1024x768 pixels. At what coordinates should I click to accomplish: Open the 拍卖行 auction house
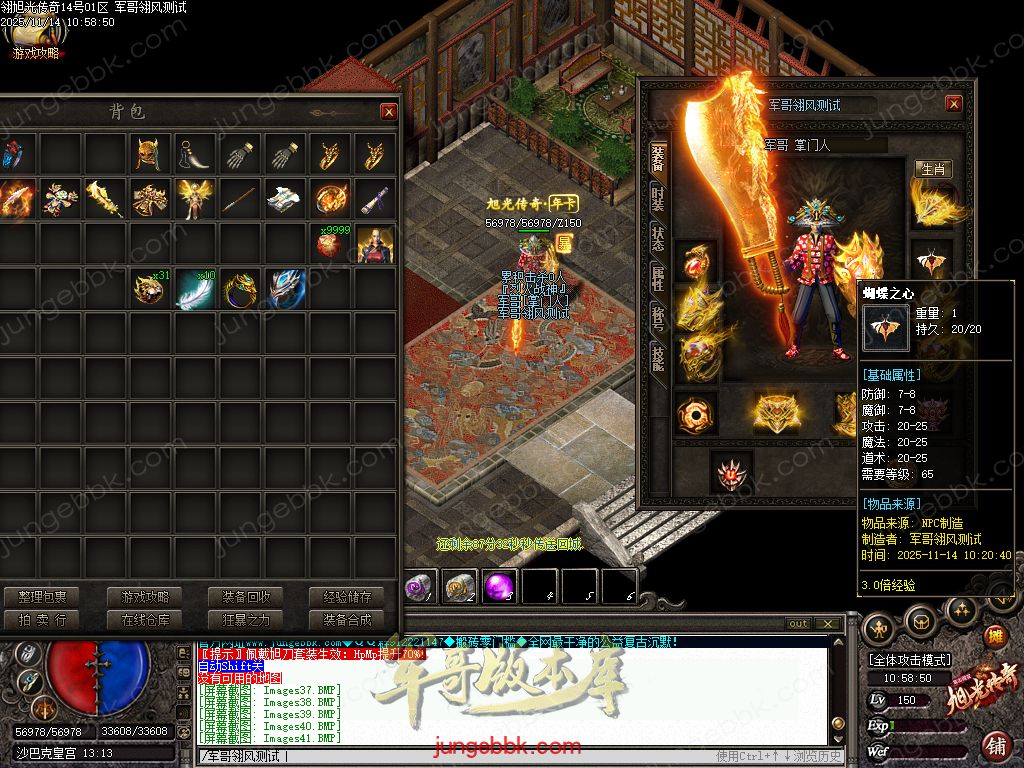[x=42, y=620]
